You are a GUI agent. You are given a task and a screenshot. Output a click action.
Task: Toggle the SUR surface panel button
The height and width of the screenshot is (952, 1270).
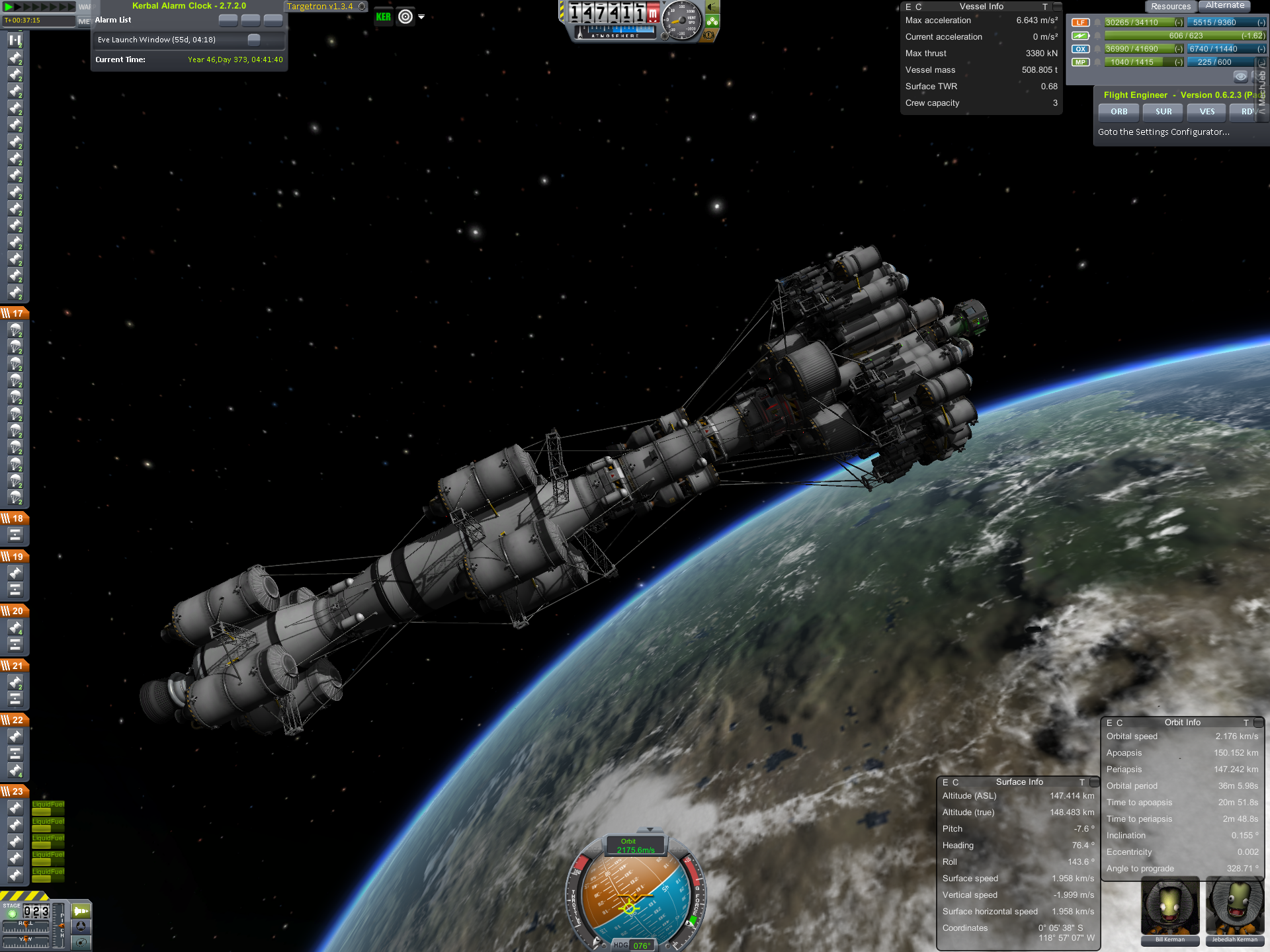click(x=1163, y=112)
